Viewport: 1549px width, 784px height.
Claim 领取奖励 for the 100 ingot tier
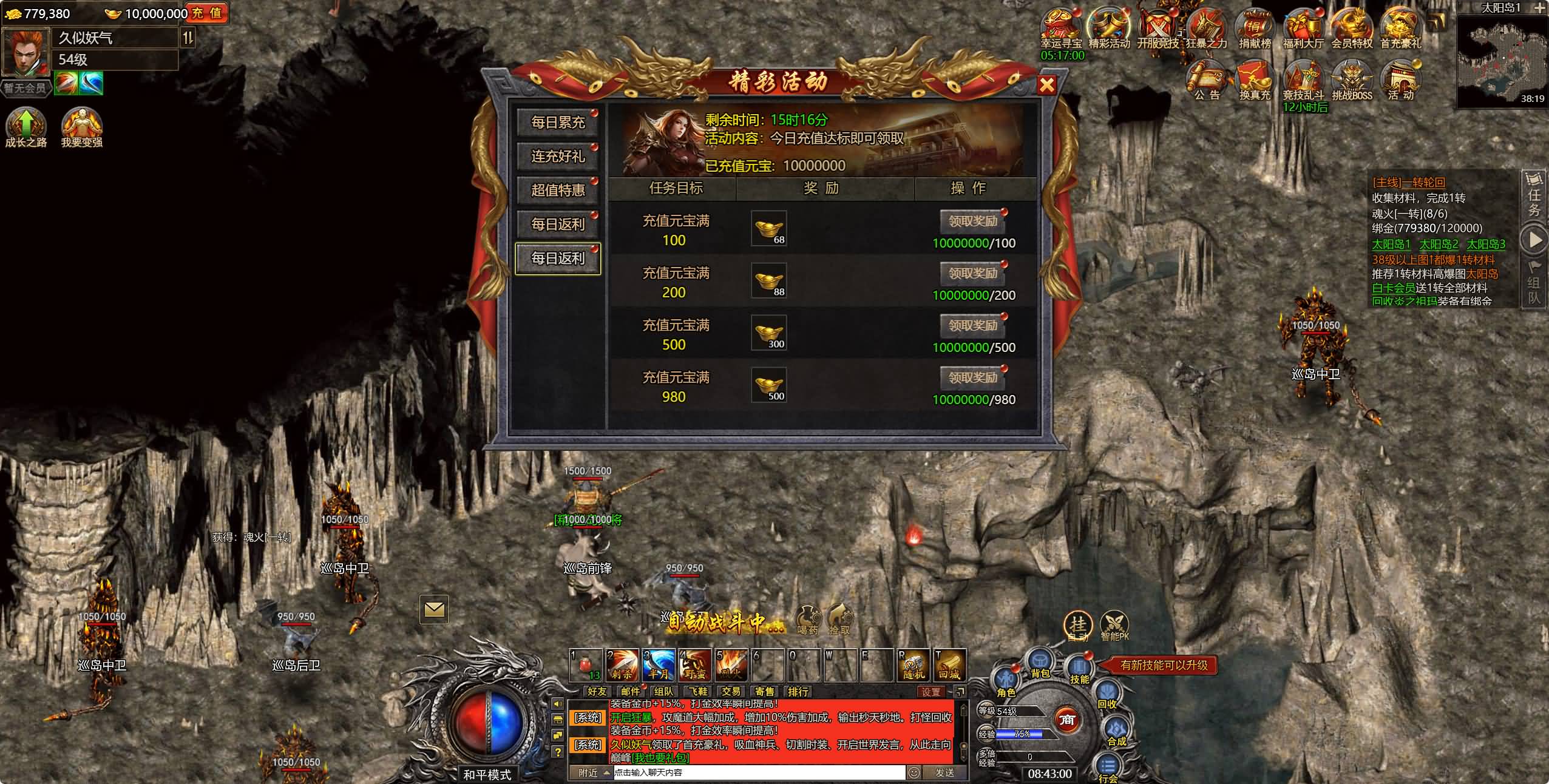point(972,221)
